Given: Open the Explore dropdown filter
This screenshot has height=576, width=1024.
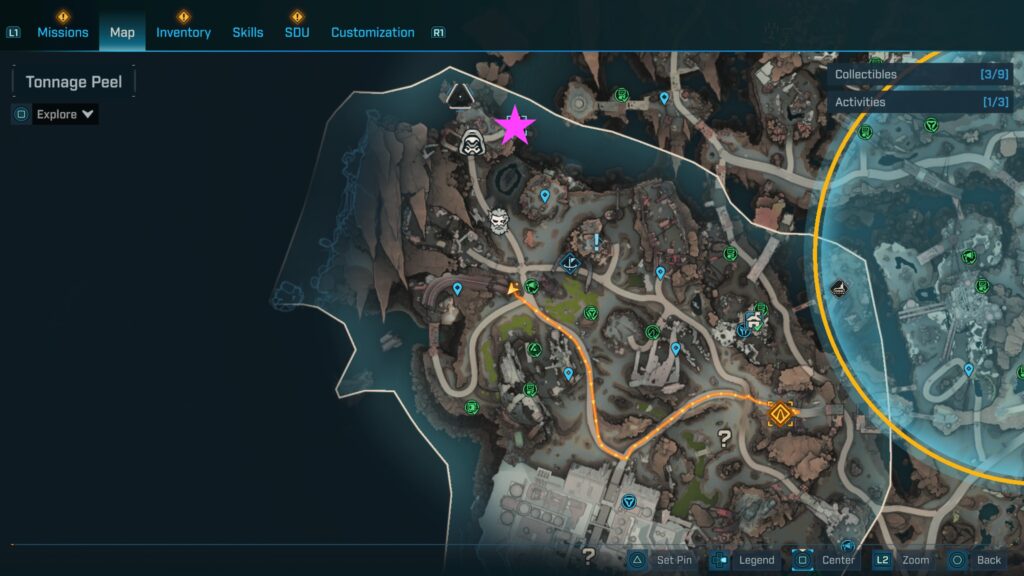Looking at the screenshot, I should (65, 114).
